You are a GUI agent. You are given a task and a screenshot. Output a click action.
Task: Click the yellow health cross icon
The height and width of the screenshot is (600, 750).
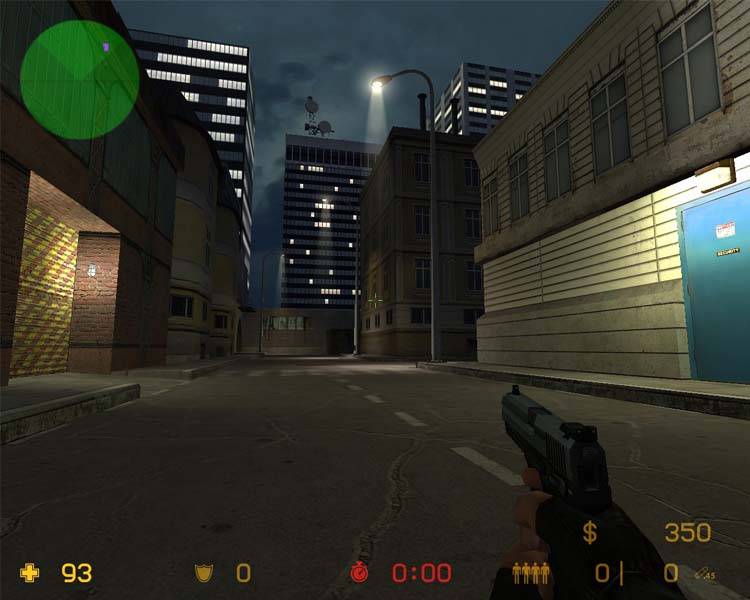[x=31, y=573]
